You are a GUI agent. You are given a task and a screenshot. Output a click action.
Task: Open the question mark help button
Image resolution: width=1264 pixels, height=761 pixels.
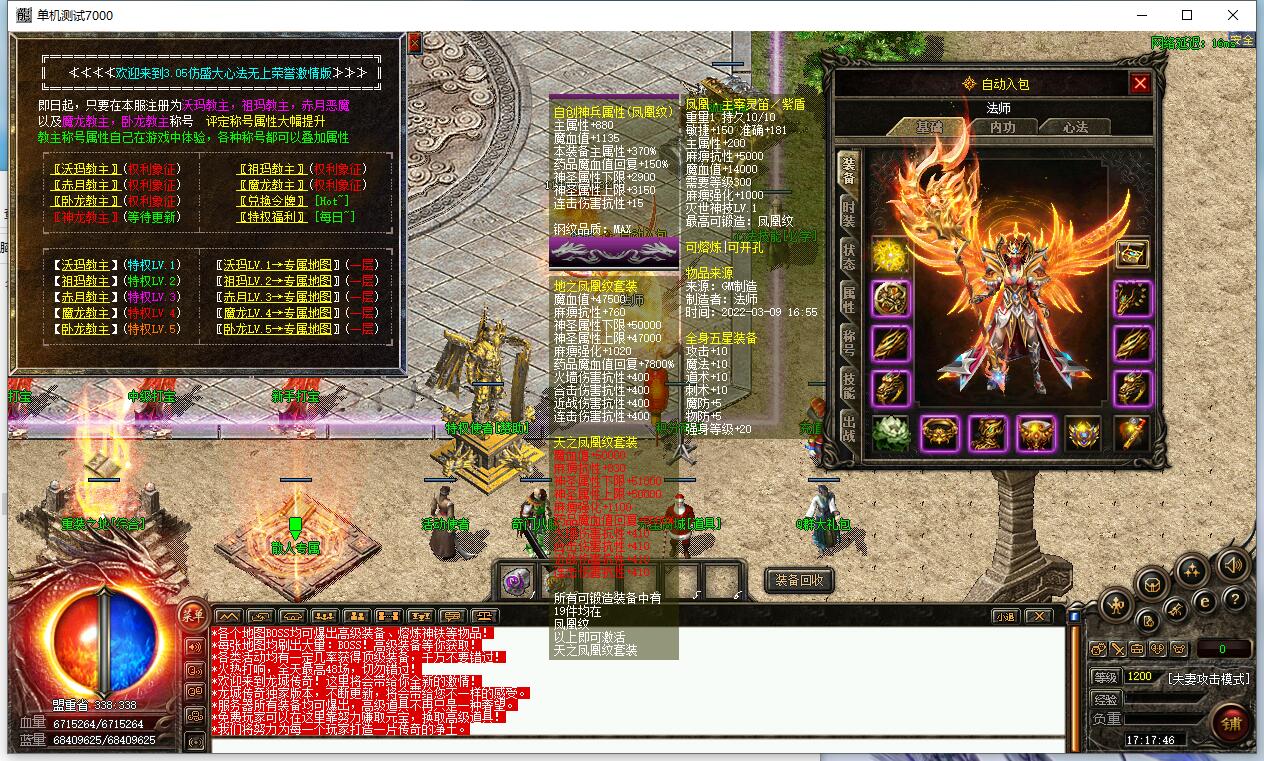(1236, 599)
